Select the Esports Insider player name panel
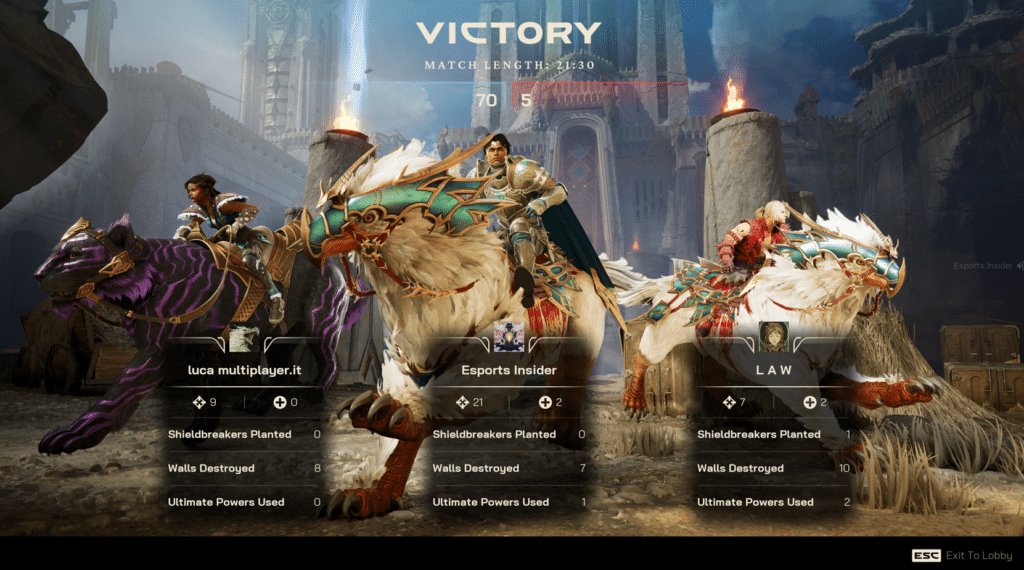The image size is (1024, 570). 507,371
